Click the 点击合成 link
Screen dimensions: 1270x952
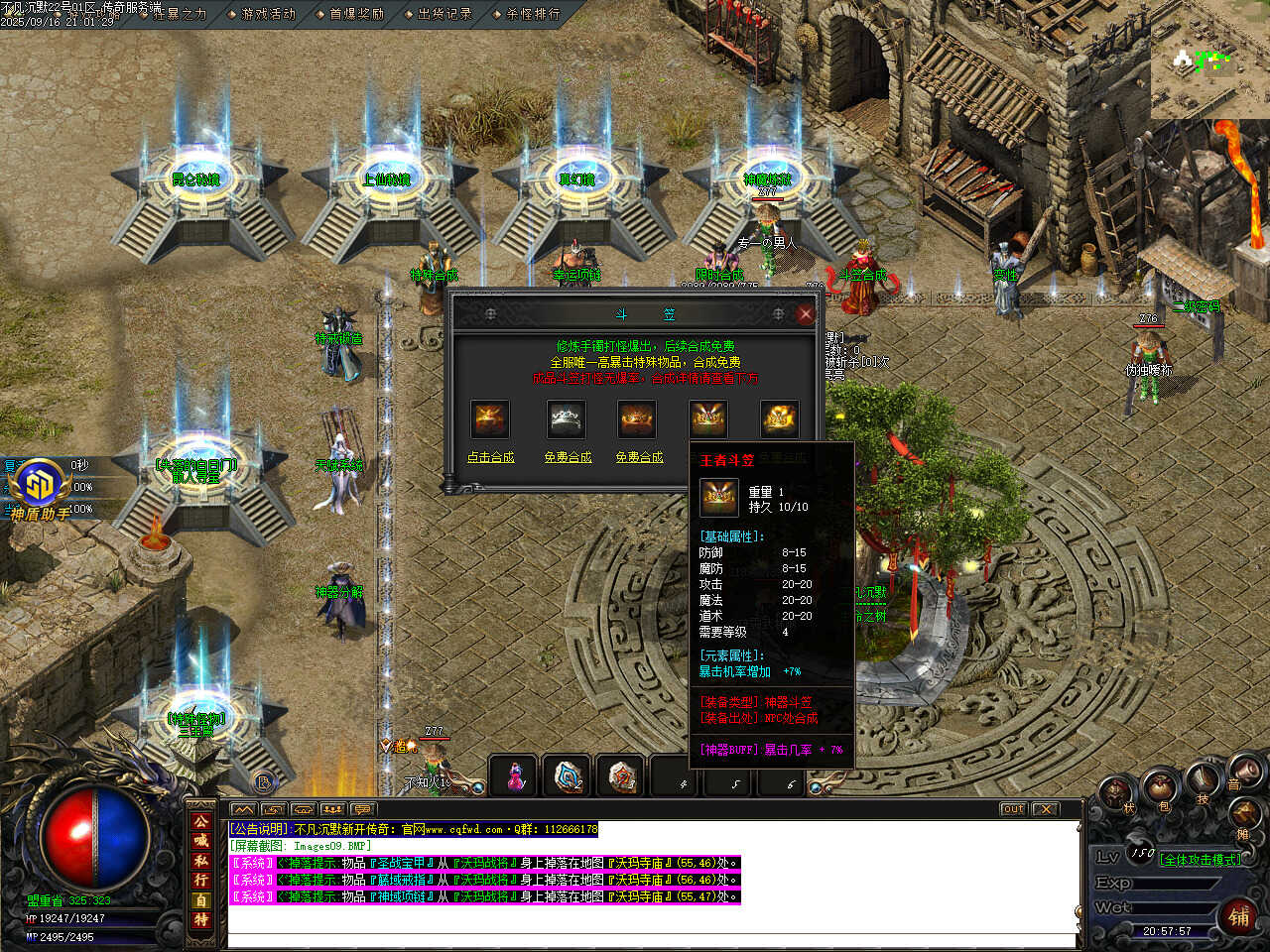(491, 457)
